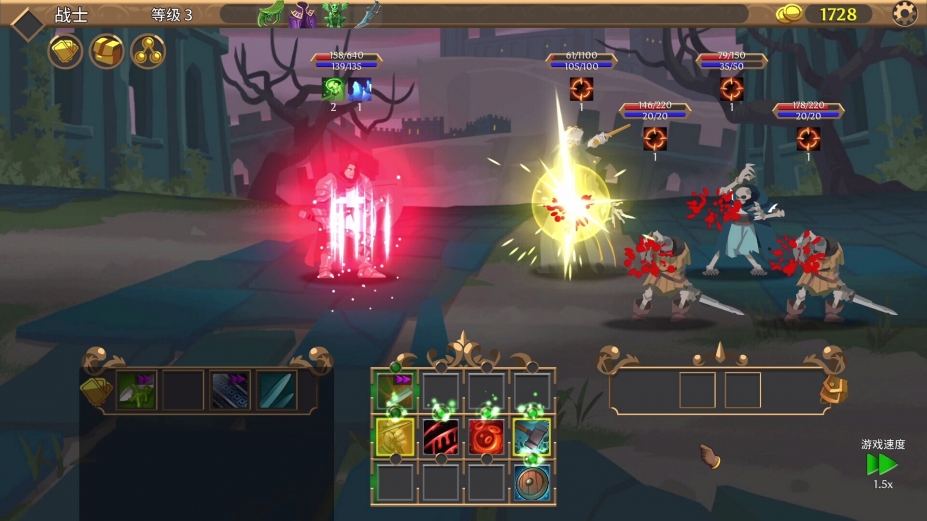This screenshot has width=927, height=521.
Task: Select the red fire orb skill
Action: coord(486,437)
